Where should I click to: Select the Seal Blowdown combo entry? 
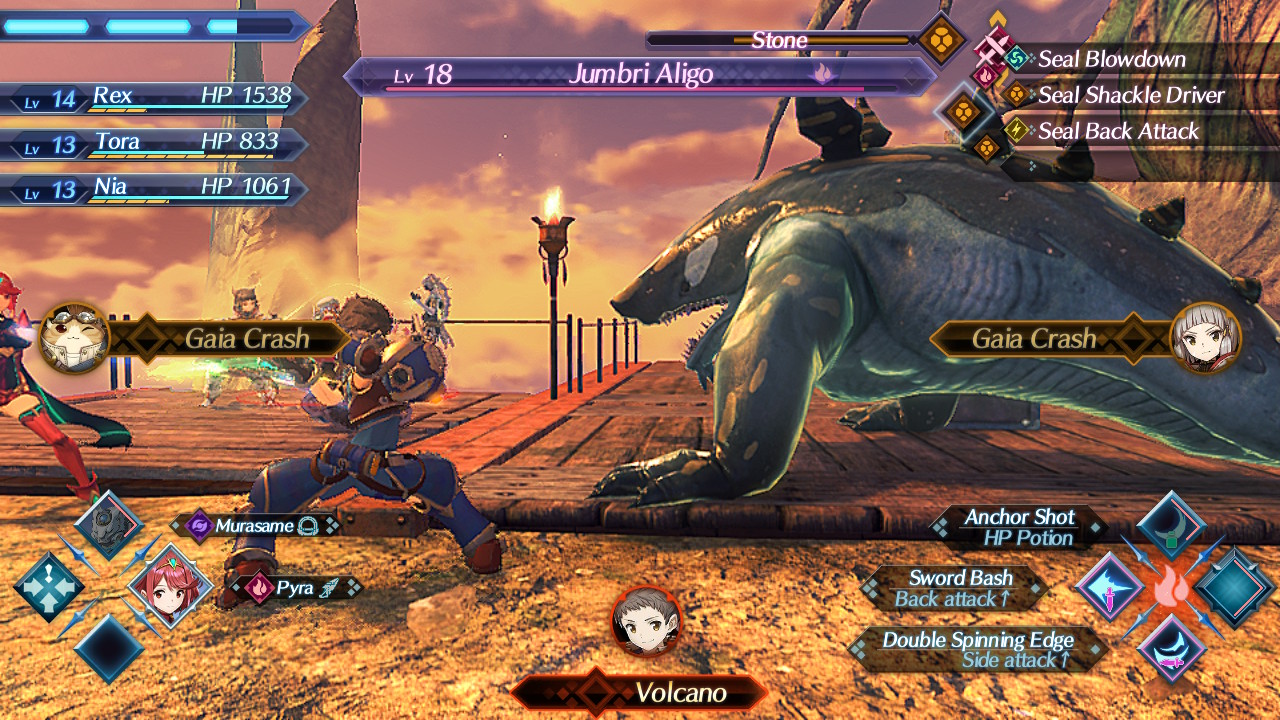pos(1111,59)
